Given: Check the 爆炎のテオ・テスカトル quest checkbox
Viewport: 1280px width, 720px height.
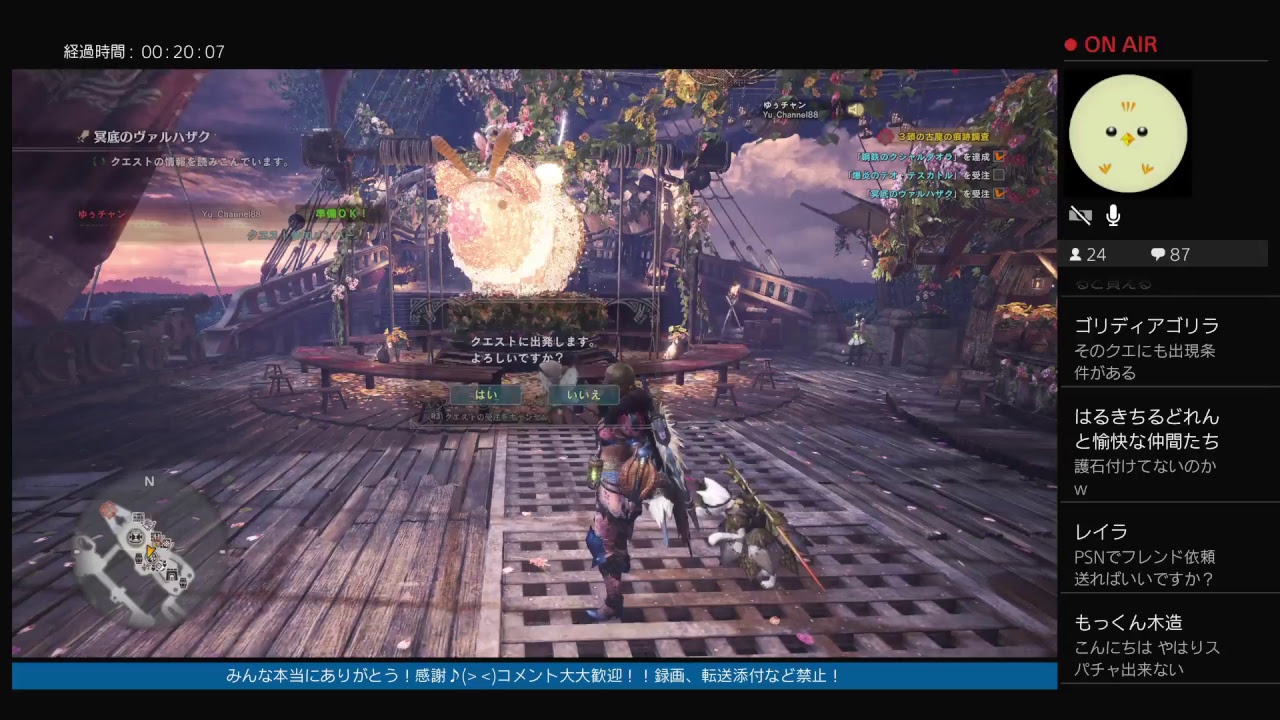Looking at the screenshot, I should pyautogui.click(x=998, y=175).
